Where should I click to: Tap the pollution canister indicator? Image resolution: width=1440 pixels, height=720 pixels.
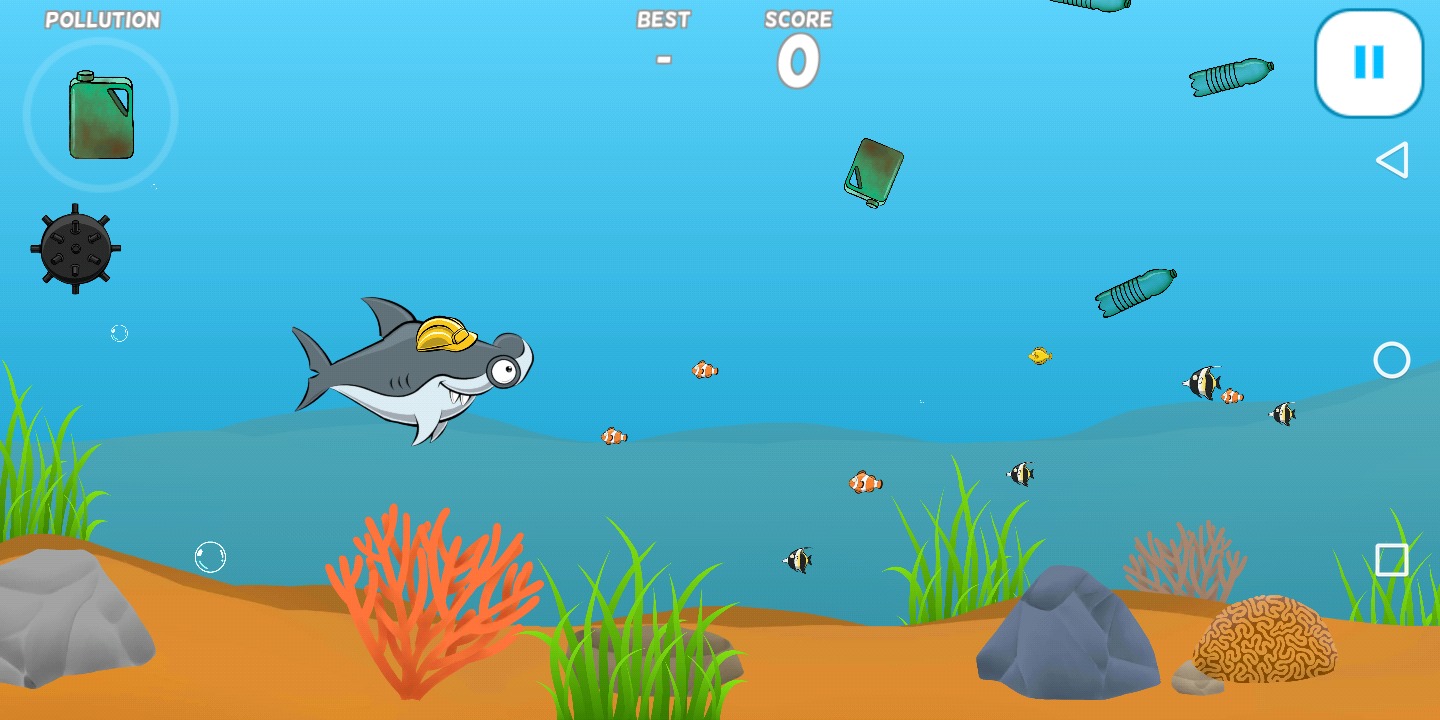tap(100, 115)
